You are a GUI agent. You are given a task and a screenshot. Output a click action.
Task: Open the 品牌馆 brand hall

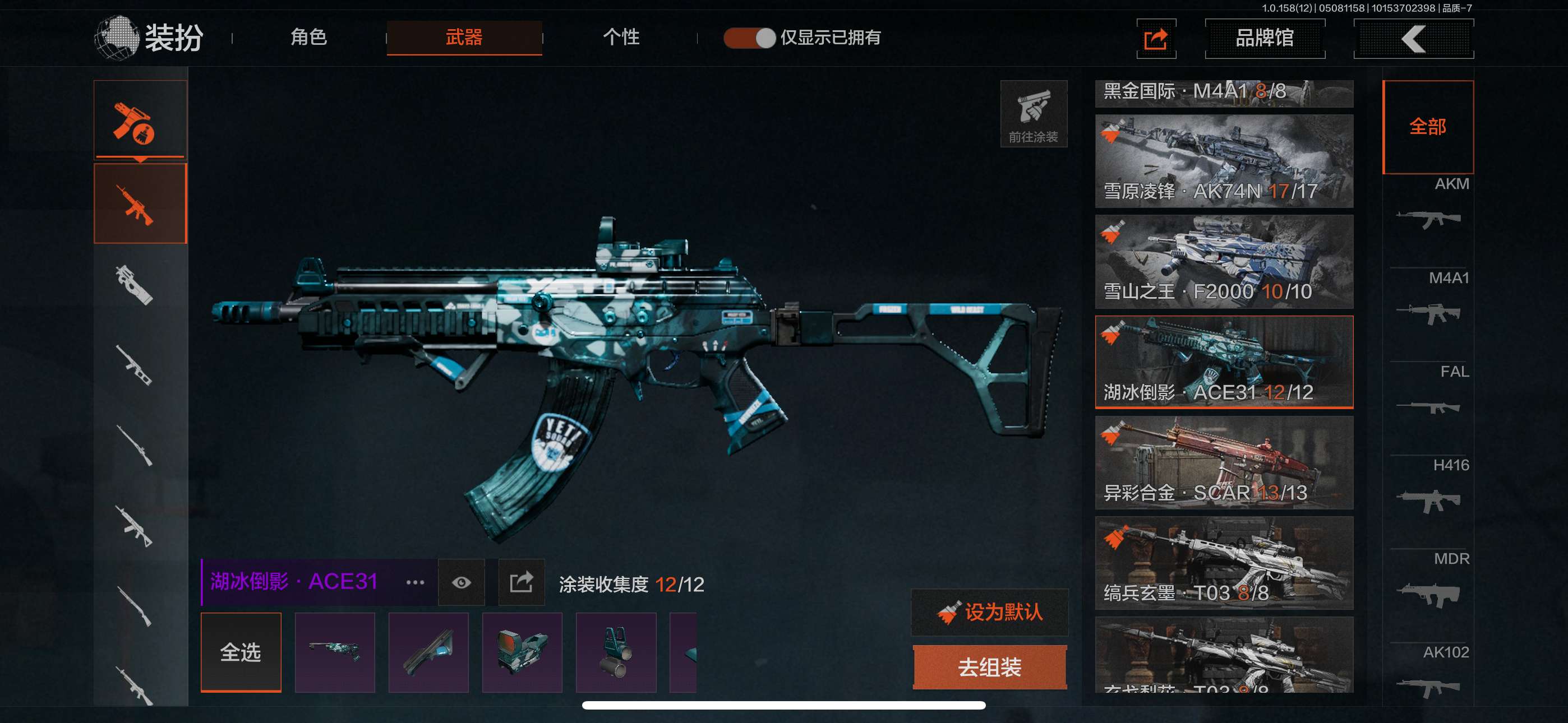pyautogui.click(x=1264, y=38)
